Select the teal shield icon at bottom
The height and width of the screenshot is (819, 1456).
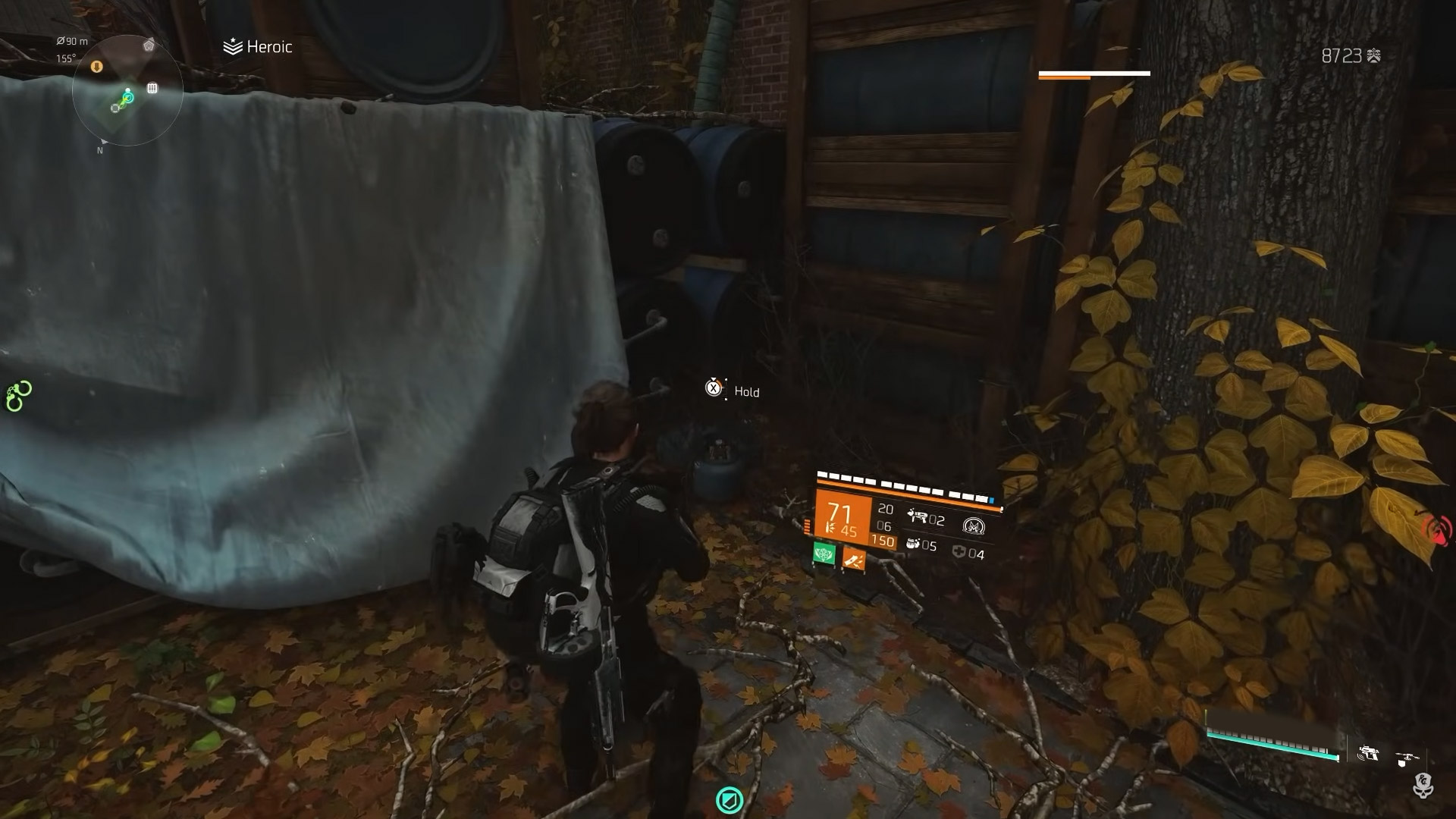(730, 799)
